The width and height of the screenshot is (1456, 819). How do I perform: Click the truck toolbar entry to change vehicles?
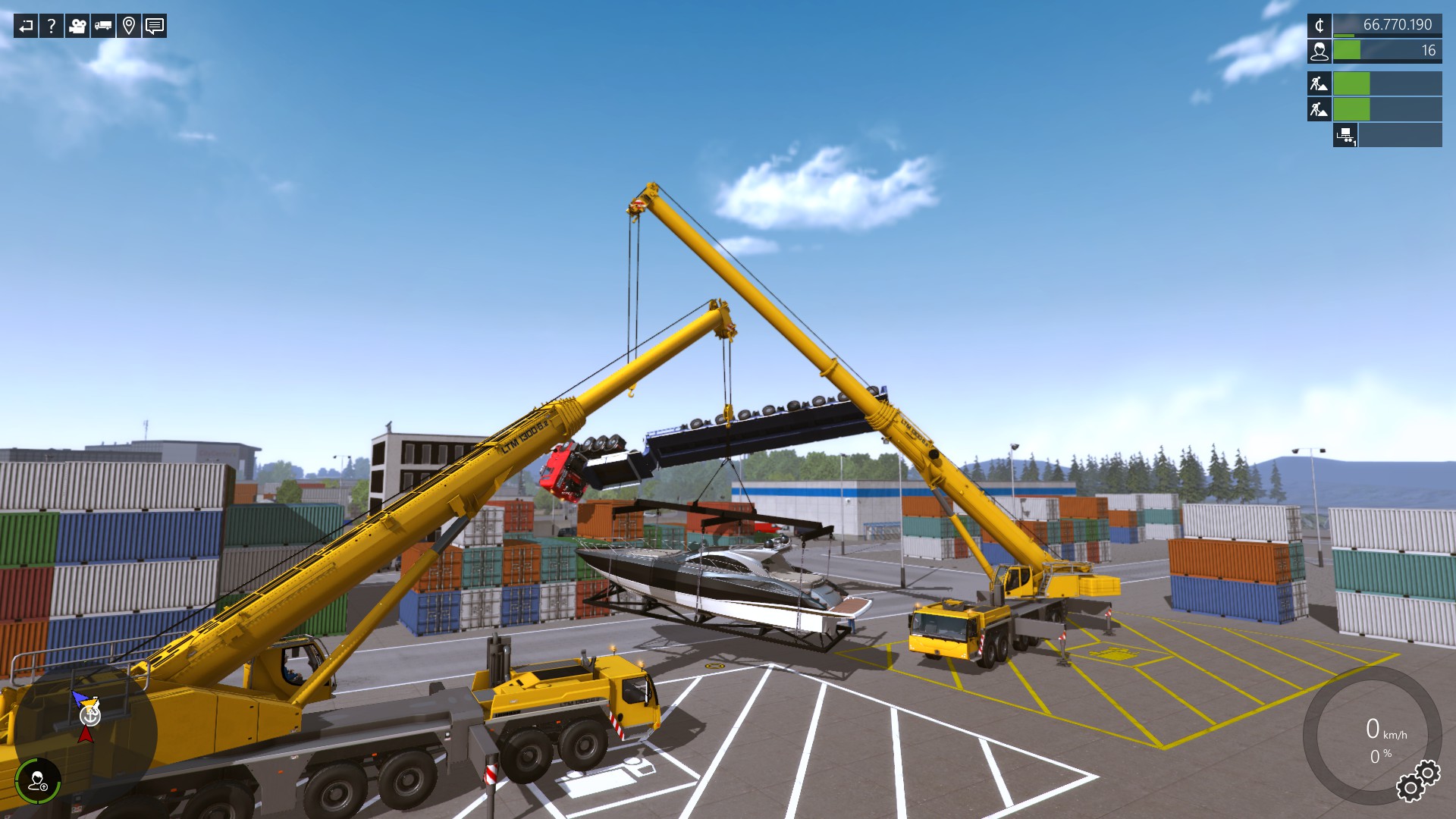tap(102, 27)
